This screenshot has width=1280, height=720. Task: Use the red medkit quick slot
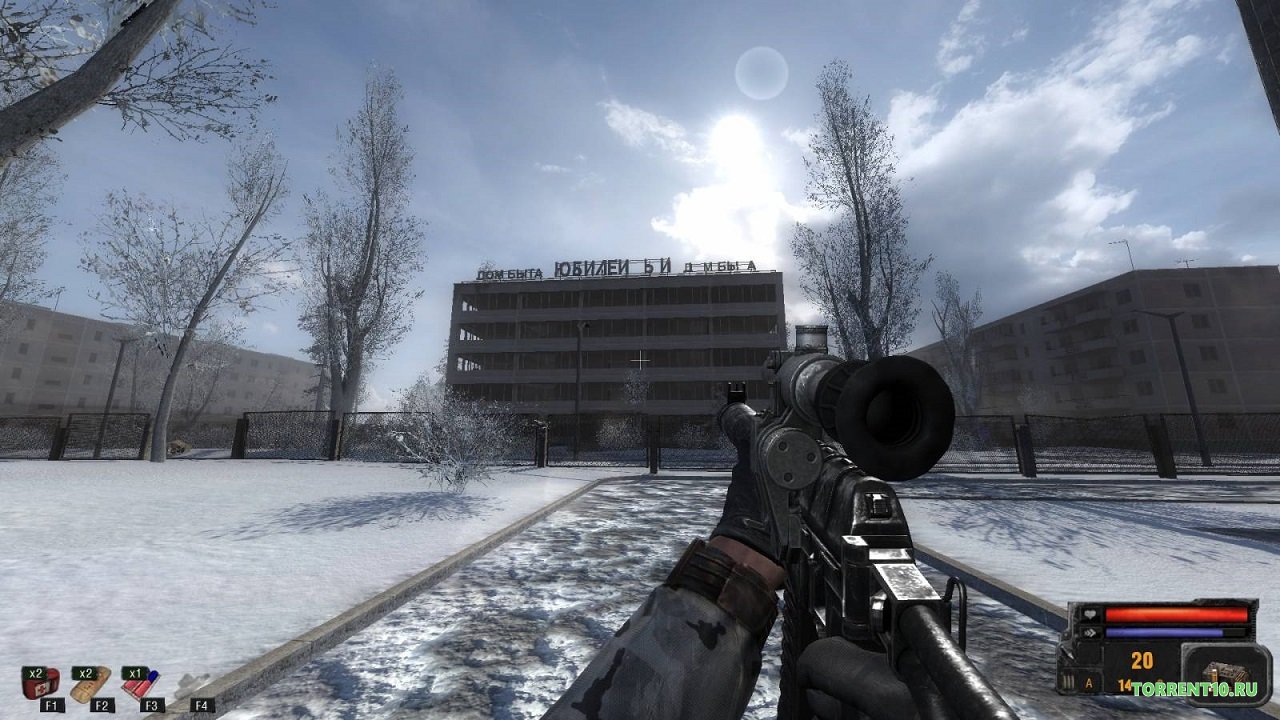tap(41, 682)
